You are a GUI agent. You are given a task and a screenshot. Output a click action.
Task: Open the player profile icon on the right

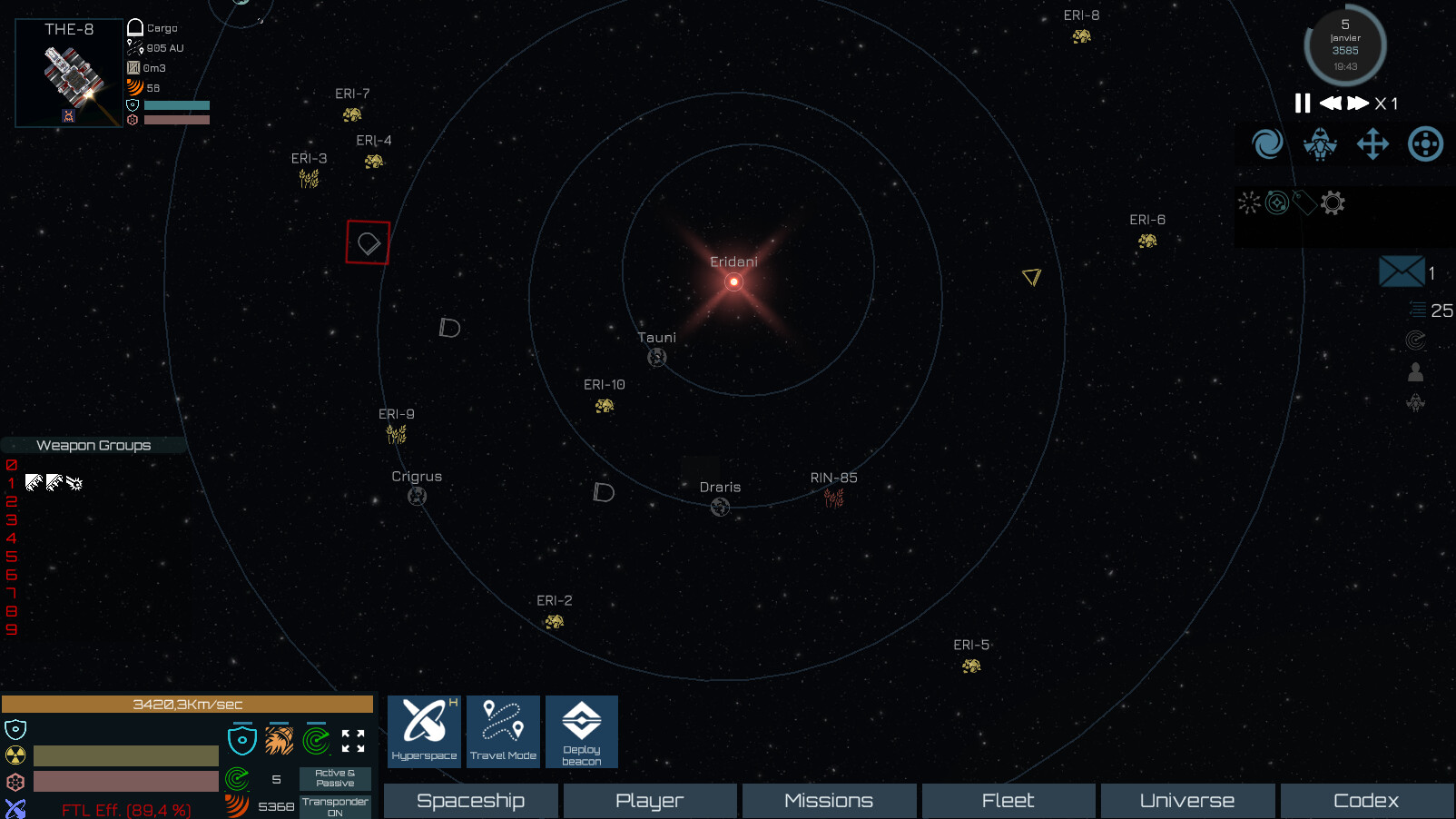point(1416,370)
